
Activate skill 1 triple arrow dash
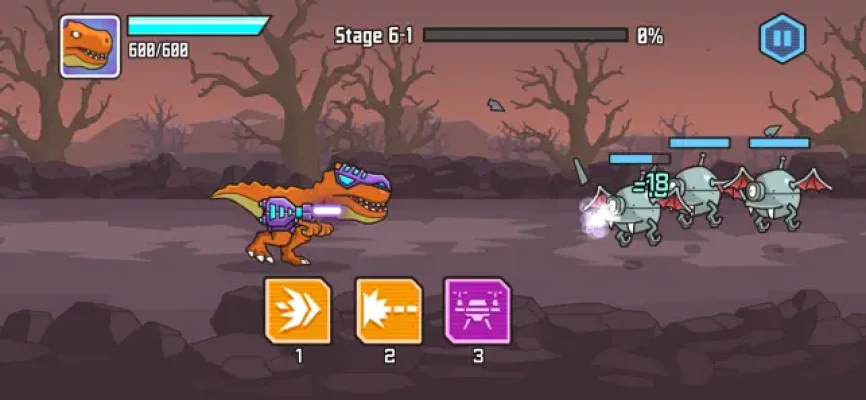[x=297, y=311]
